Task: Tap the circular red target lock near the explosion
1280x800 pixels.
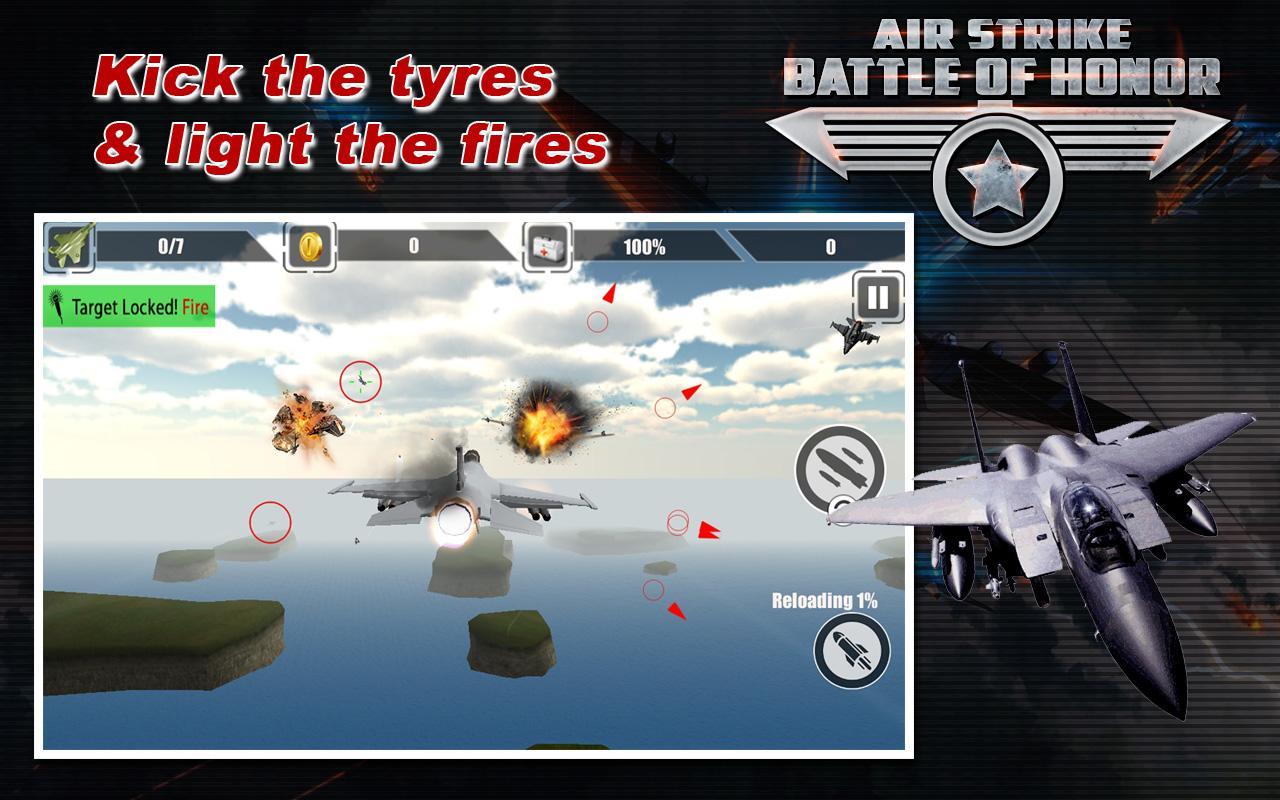Action: point(667,409)
